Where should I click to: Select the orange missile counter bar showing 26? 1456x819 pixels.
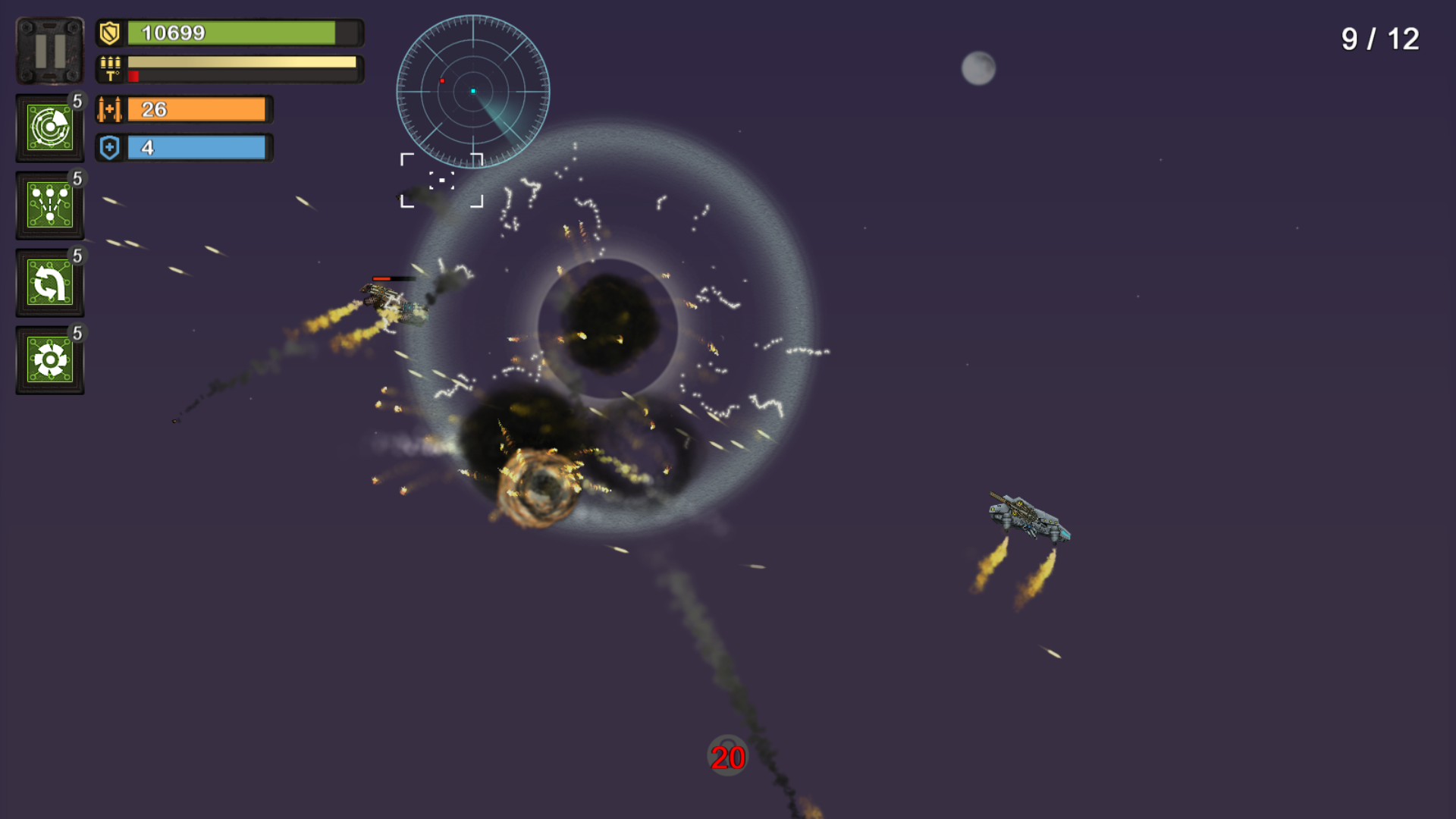tap(197, 108)
